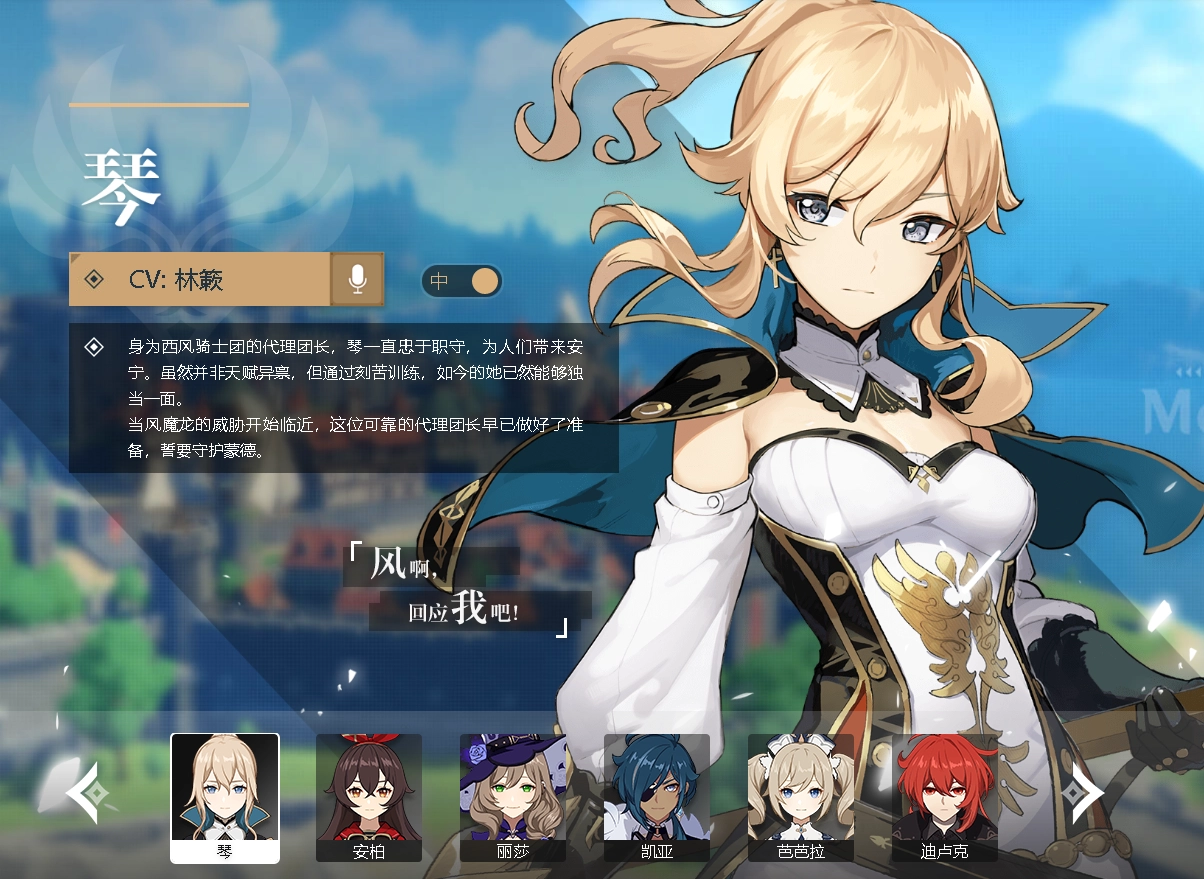
Task: Pick the 芭芭拉 character thumbnail
Action: click(x=801, y=796)
